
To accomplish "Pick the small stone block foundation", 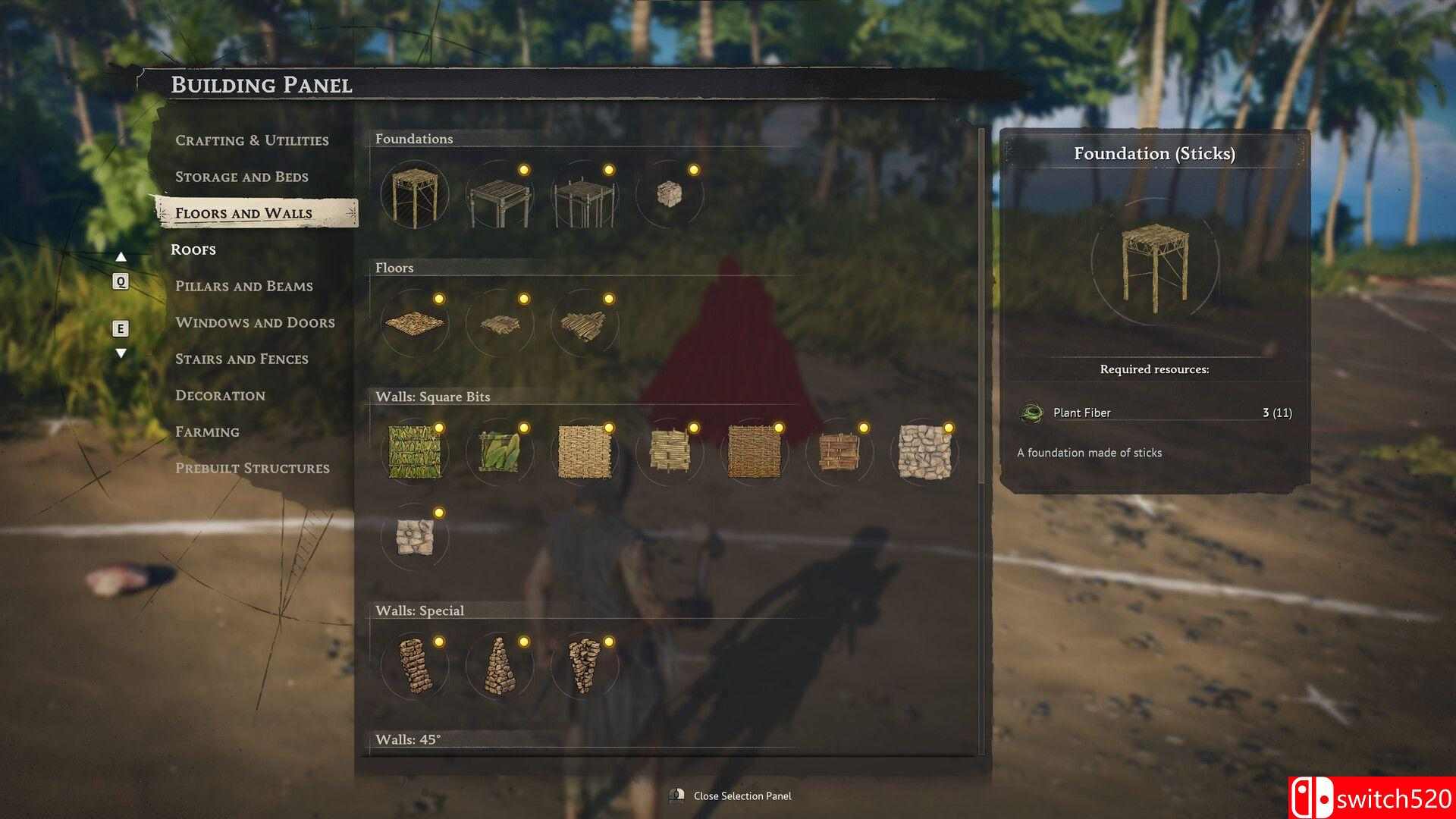I will point(669,194).
